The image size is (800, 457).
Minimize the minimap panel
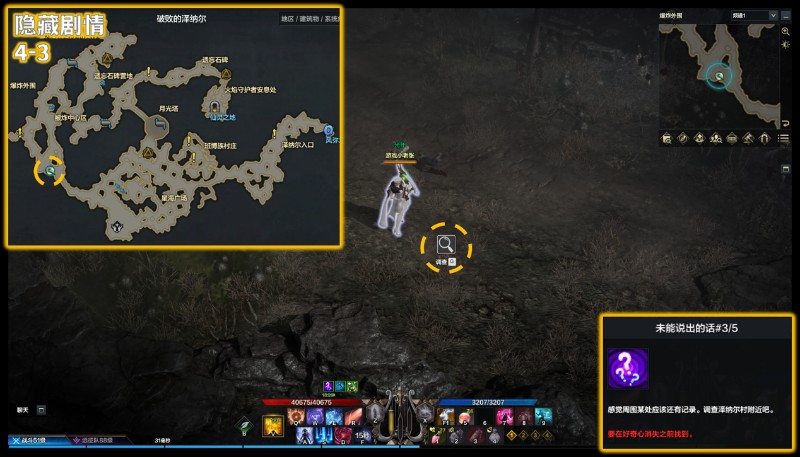[786, 16]
